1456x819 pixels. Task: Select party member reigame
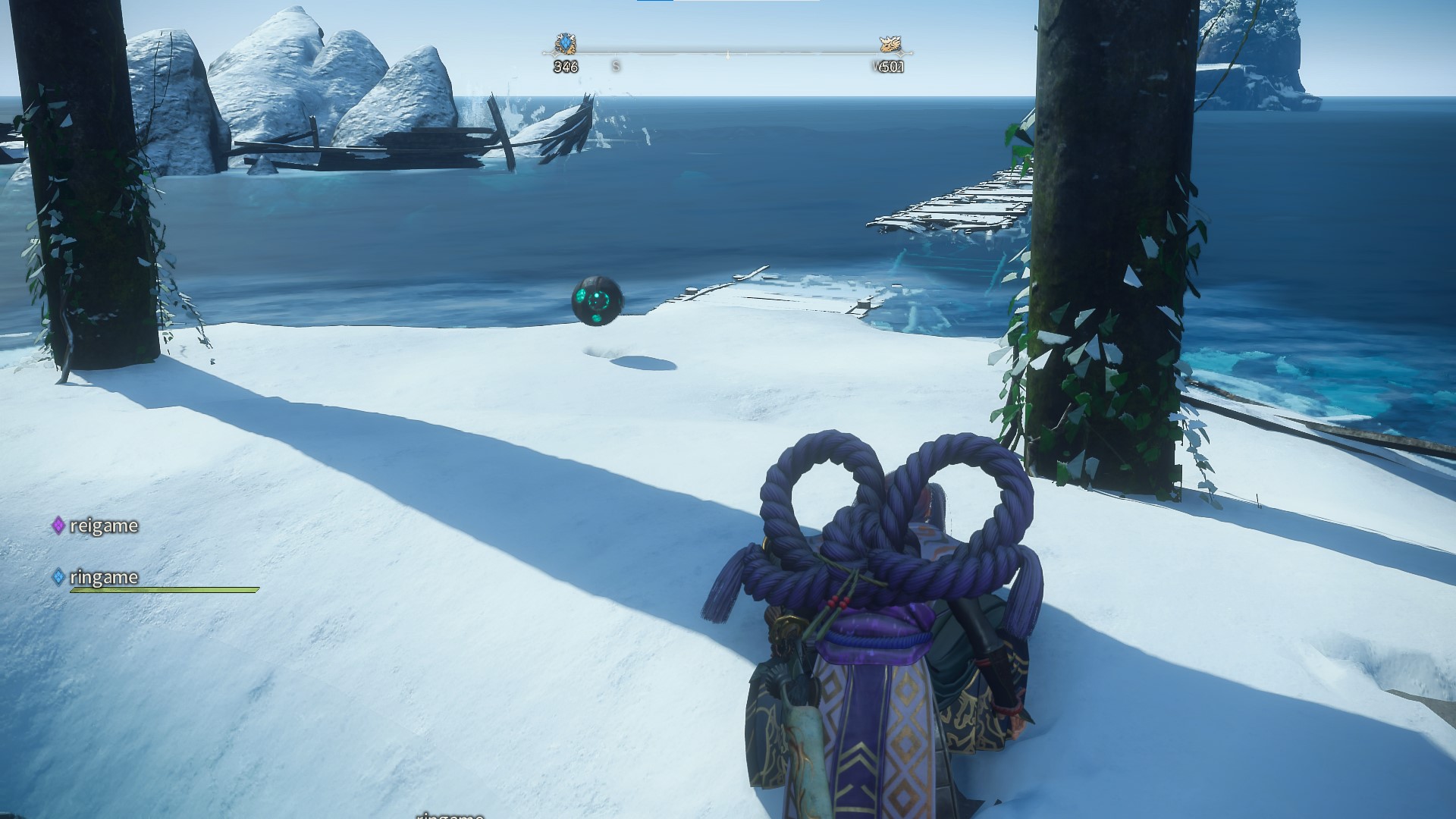tap(103, 526)
